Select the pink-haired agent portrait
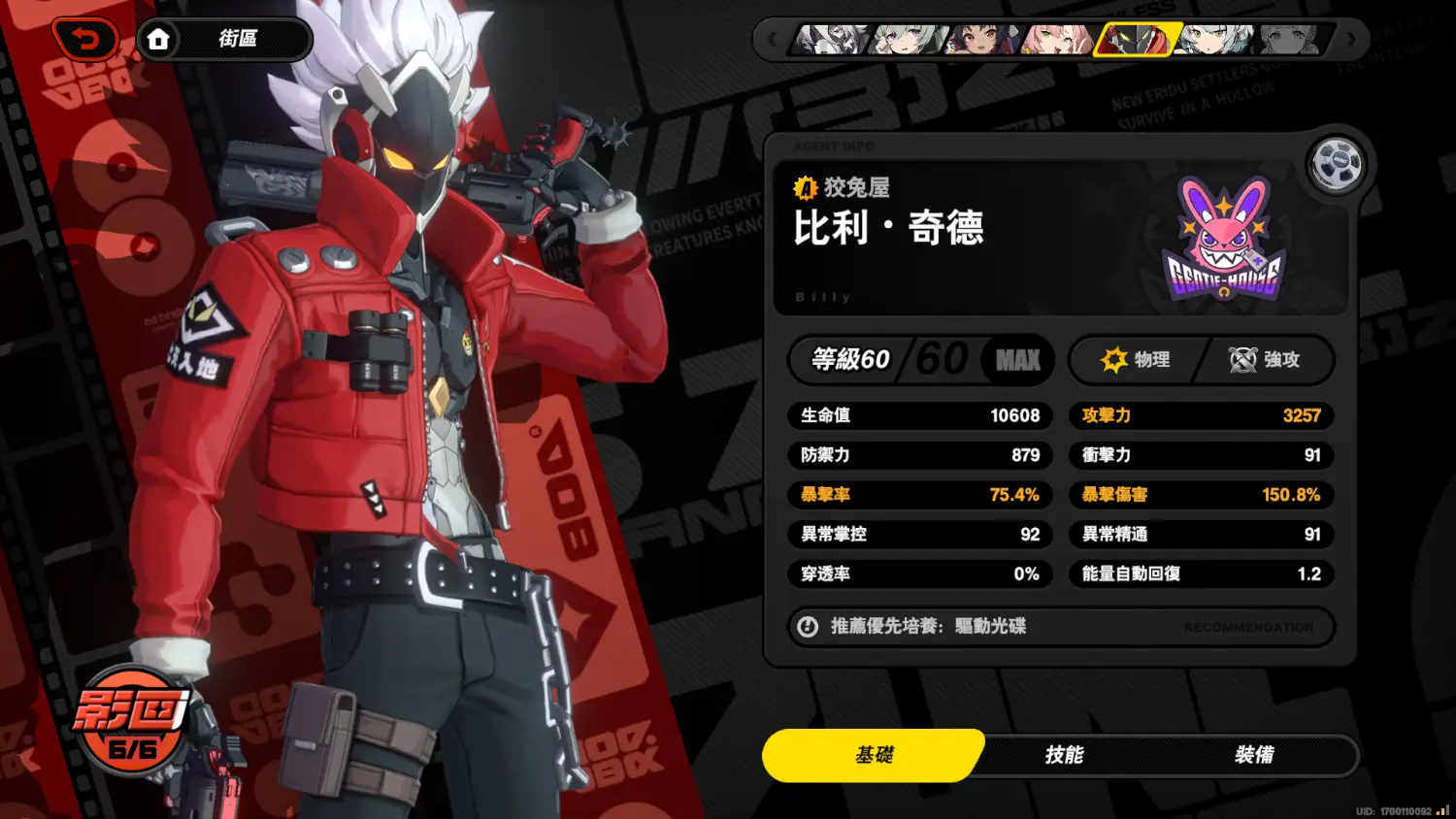This screenshot has width=1456, height=819. coord(1056,40)
